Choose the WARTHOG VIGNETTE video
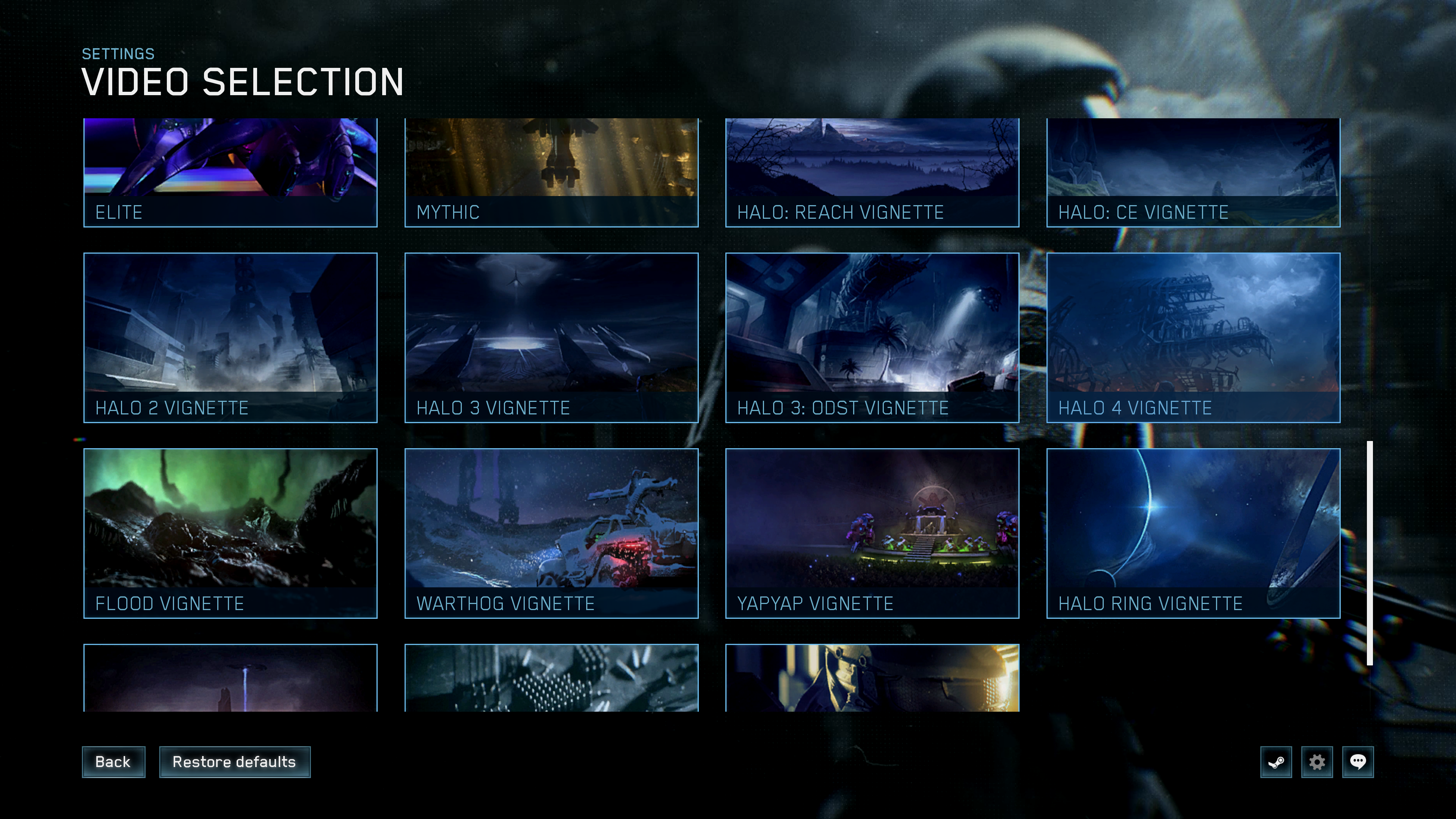Screen dimensions: 1456x819 [551, 534]
